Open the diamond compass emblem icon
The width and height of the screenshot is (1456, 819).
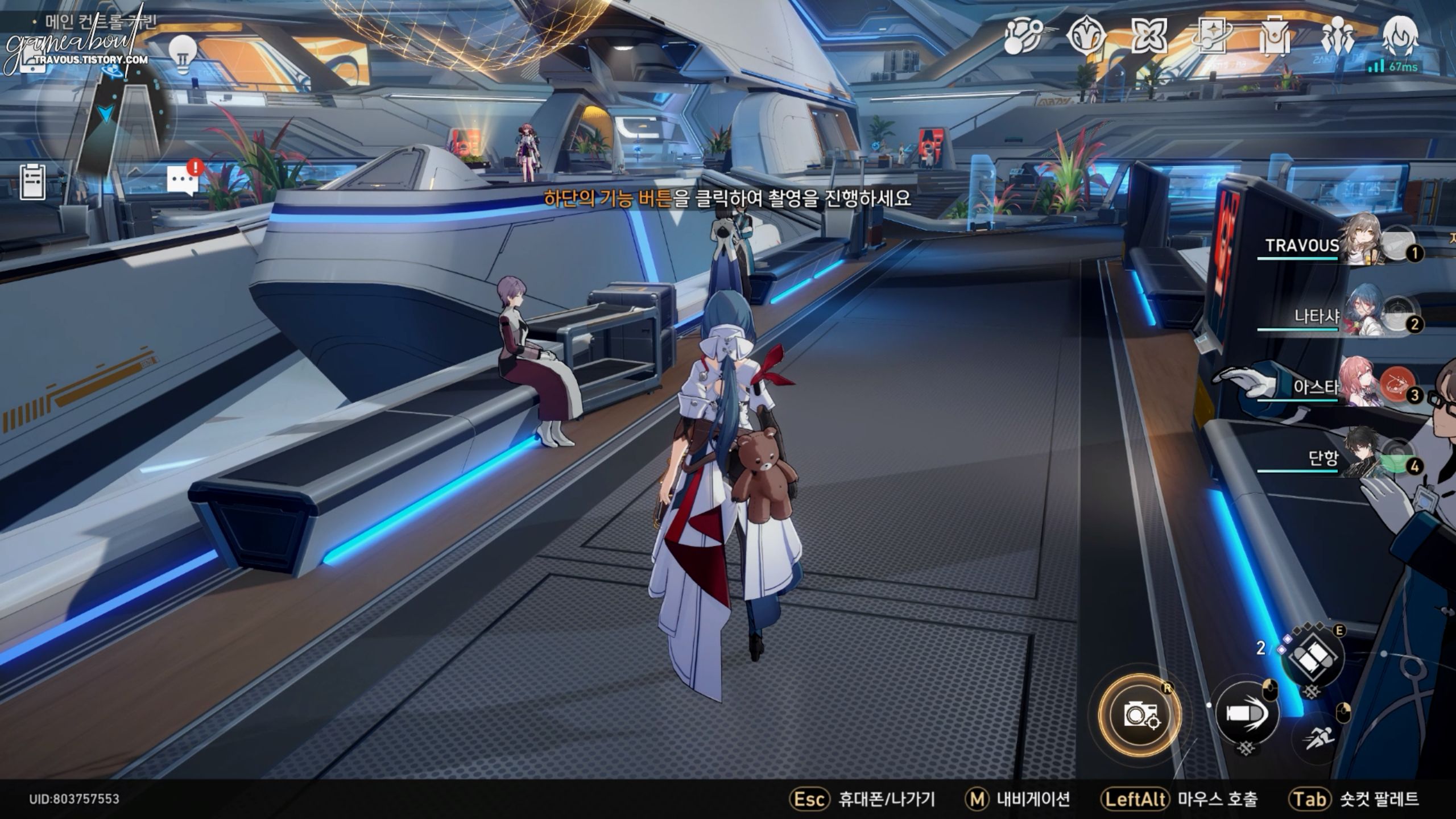[x=1086, y=36]
